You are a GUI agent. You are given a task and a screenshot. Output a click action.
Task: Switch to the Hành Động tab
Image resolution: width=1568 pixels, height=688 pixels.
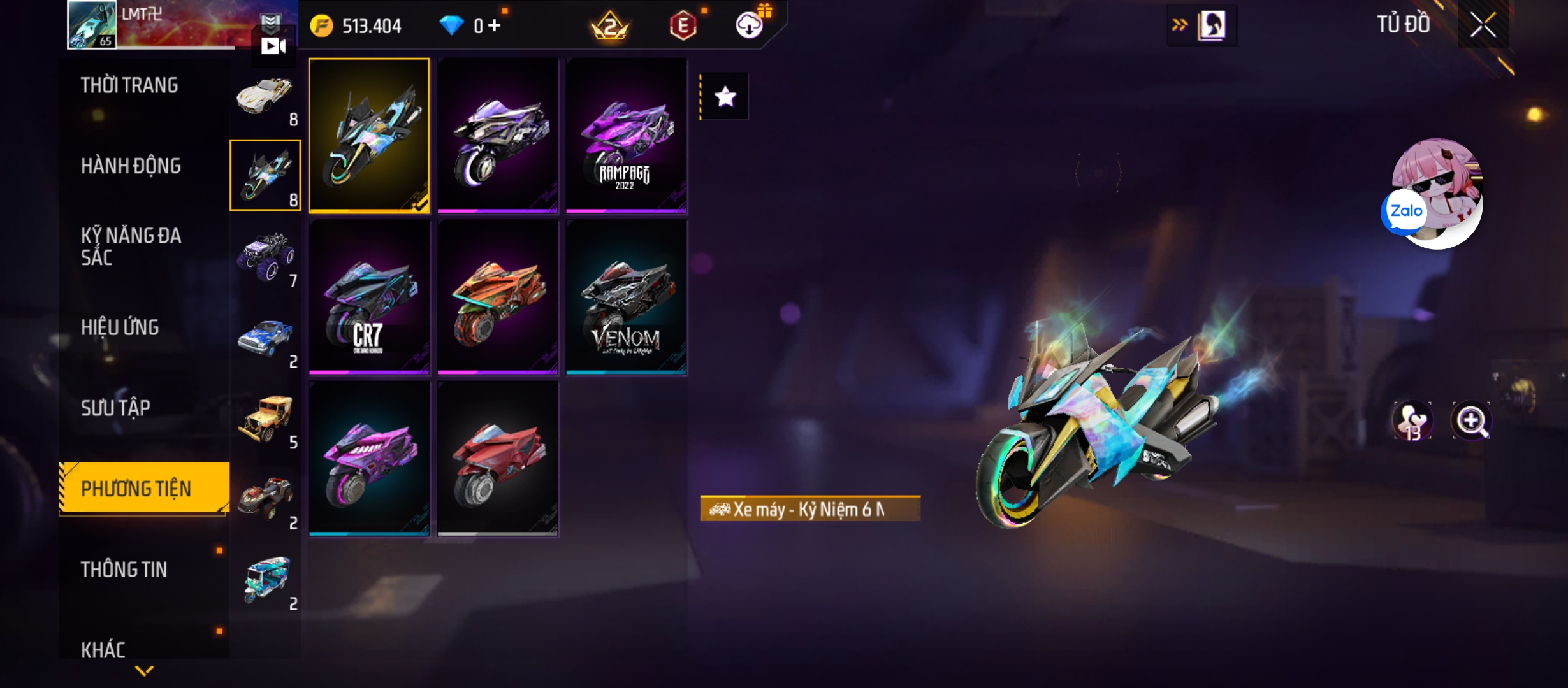coord(131,166)
